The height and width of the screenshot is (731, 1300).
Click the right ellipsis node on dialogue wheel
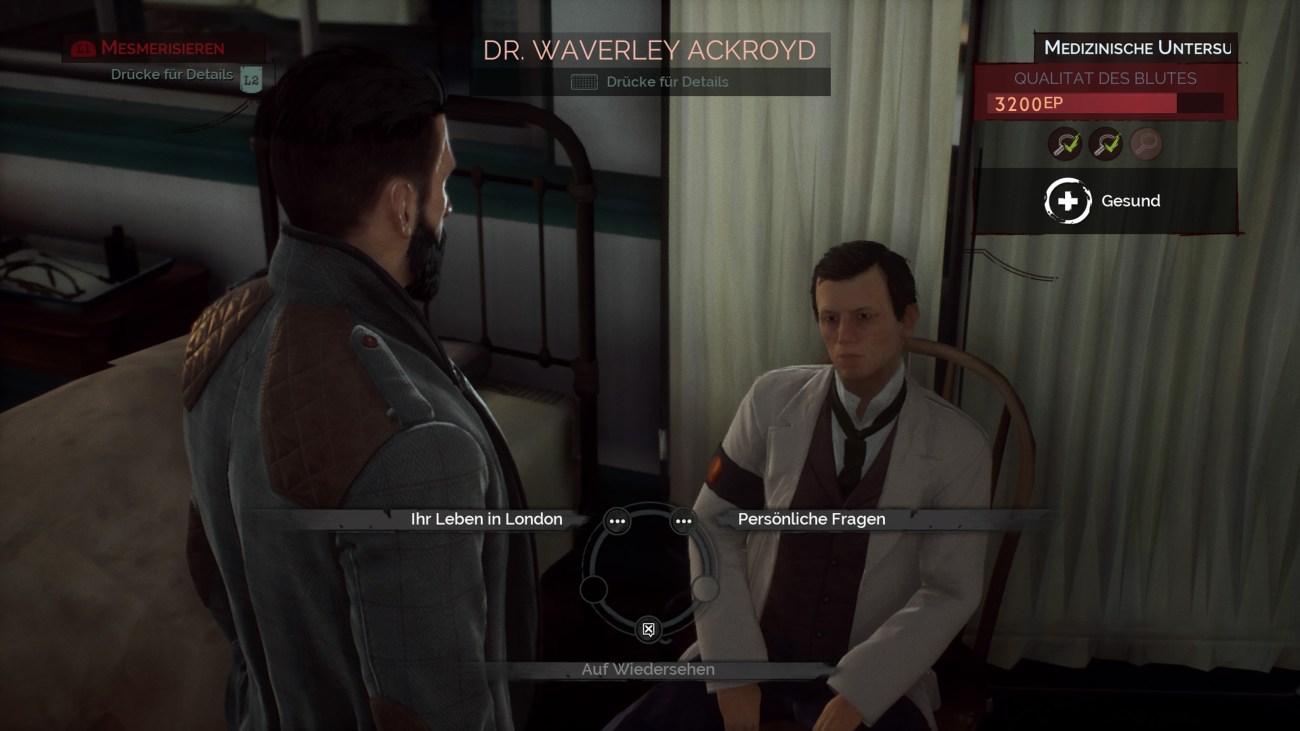click(684, 521)
